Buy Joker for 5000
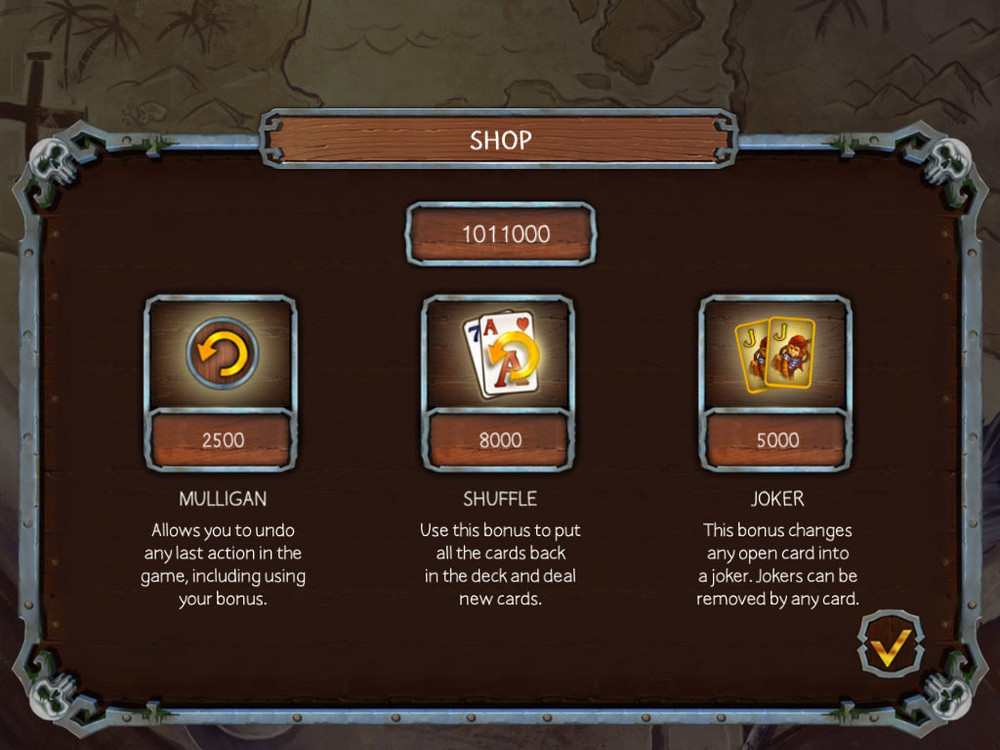 (776, 440)
